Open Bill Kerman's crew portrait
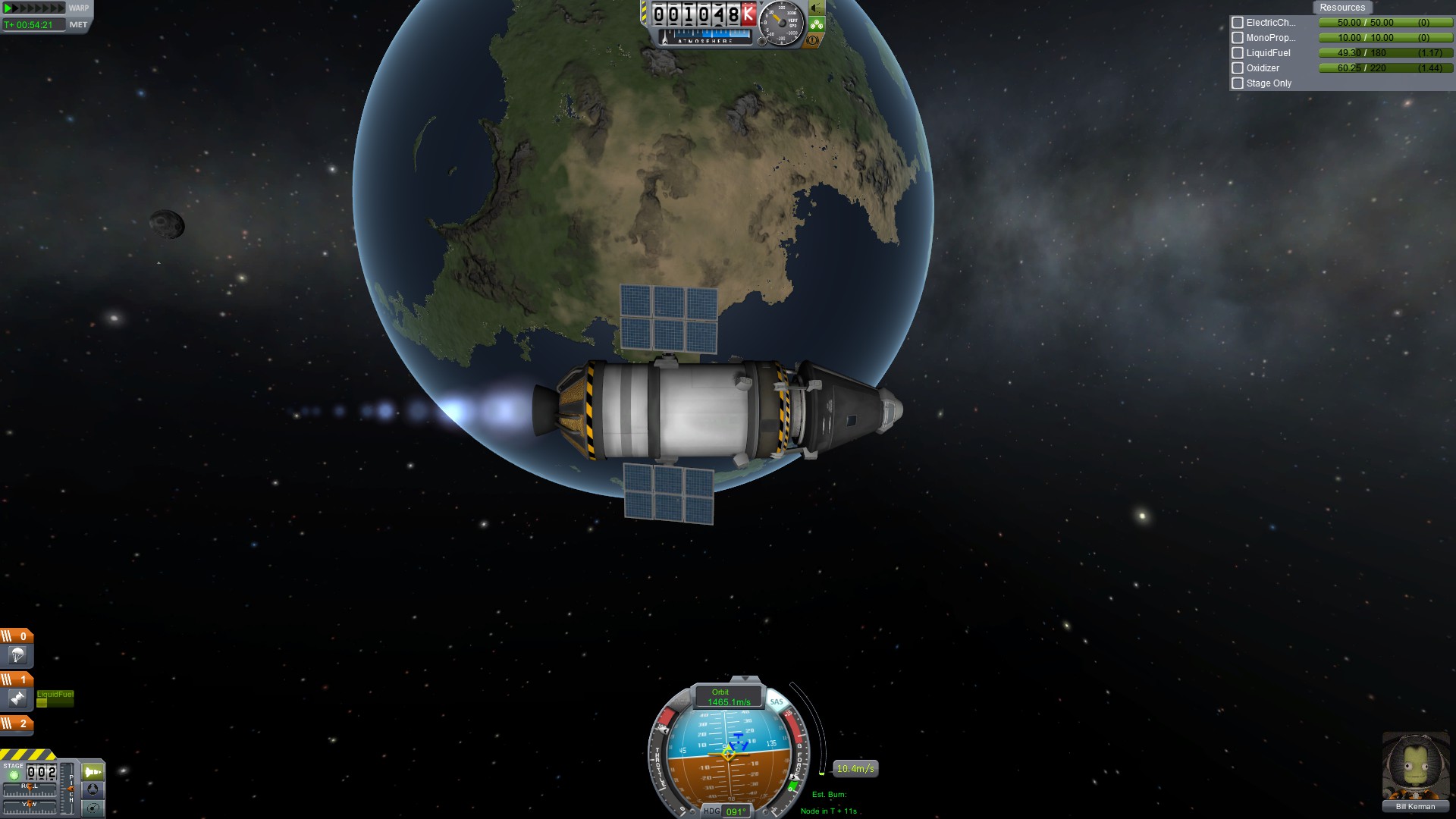The width and height of the screenshot is (1456, 819). [x=1415, y=766]
